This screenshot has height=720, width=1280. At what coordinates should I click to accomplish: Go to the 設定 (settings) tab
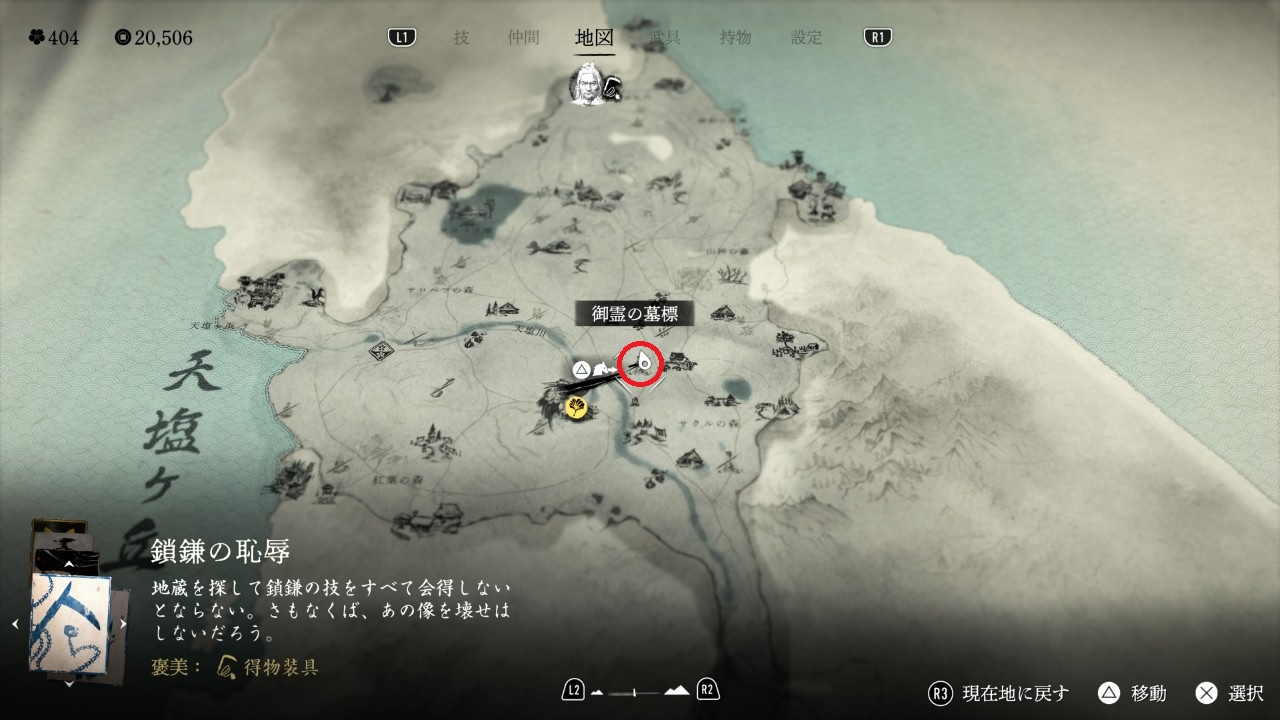click(806, 38)
